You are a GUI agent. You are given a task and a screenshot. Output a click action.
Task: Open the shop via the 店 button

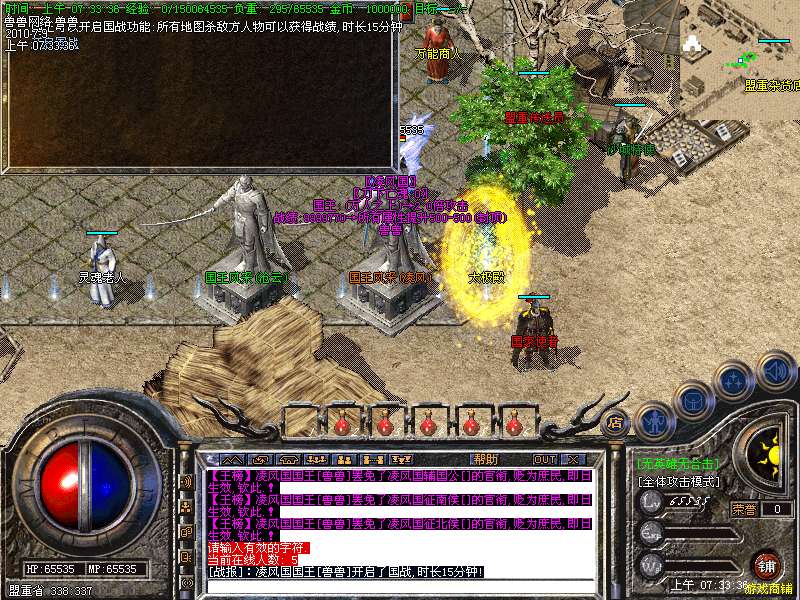click(x=616, y=422)
